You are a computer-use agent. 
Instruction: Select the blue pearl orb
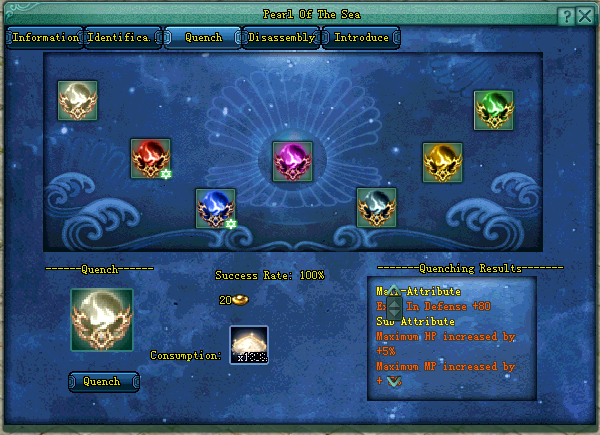tap(215, 208)
